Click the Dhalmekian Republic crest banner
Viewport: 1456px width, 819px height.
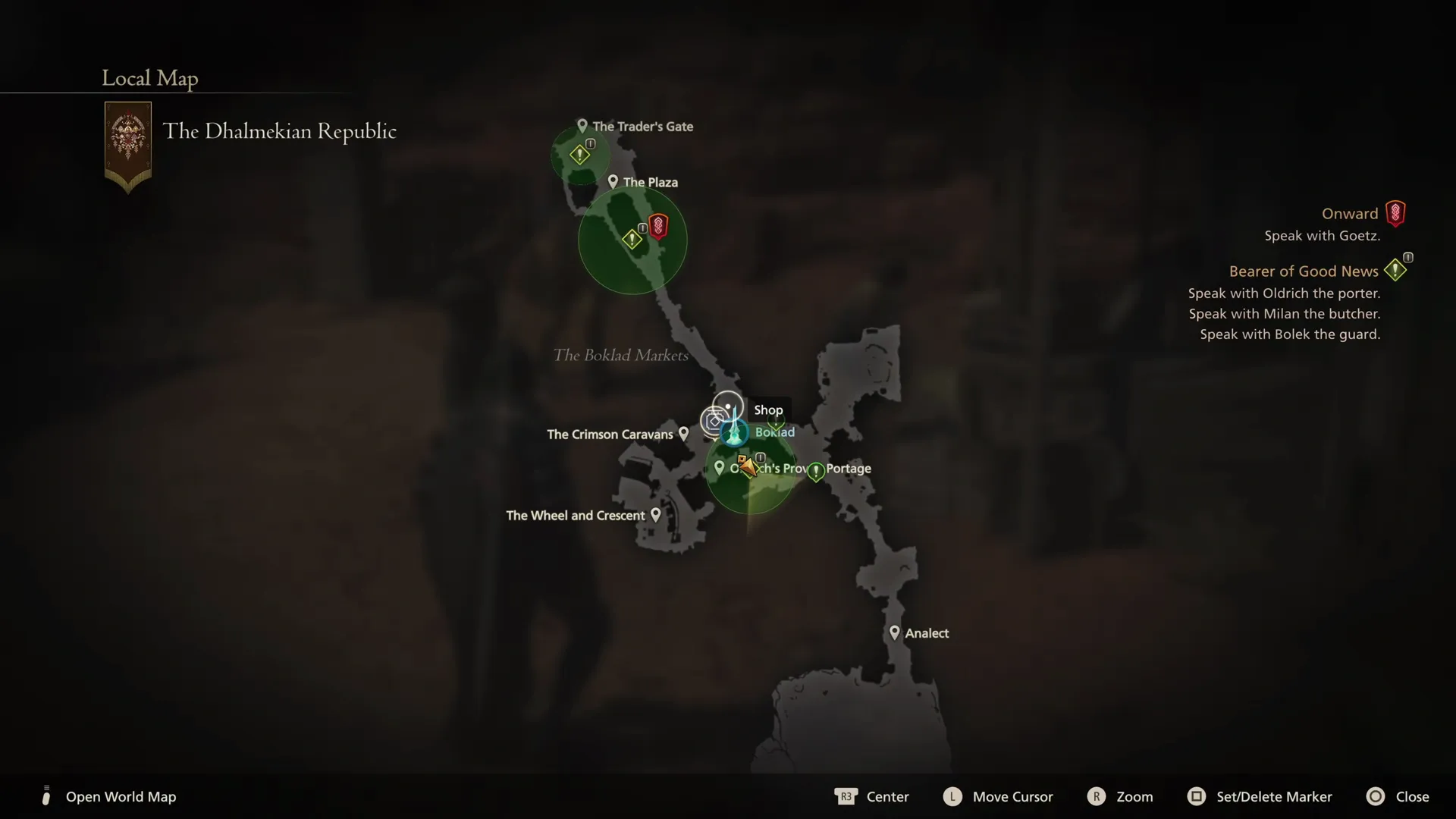[127, 144]
